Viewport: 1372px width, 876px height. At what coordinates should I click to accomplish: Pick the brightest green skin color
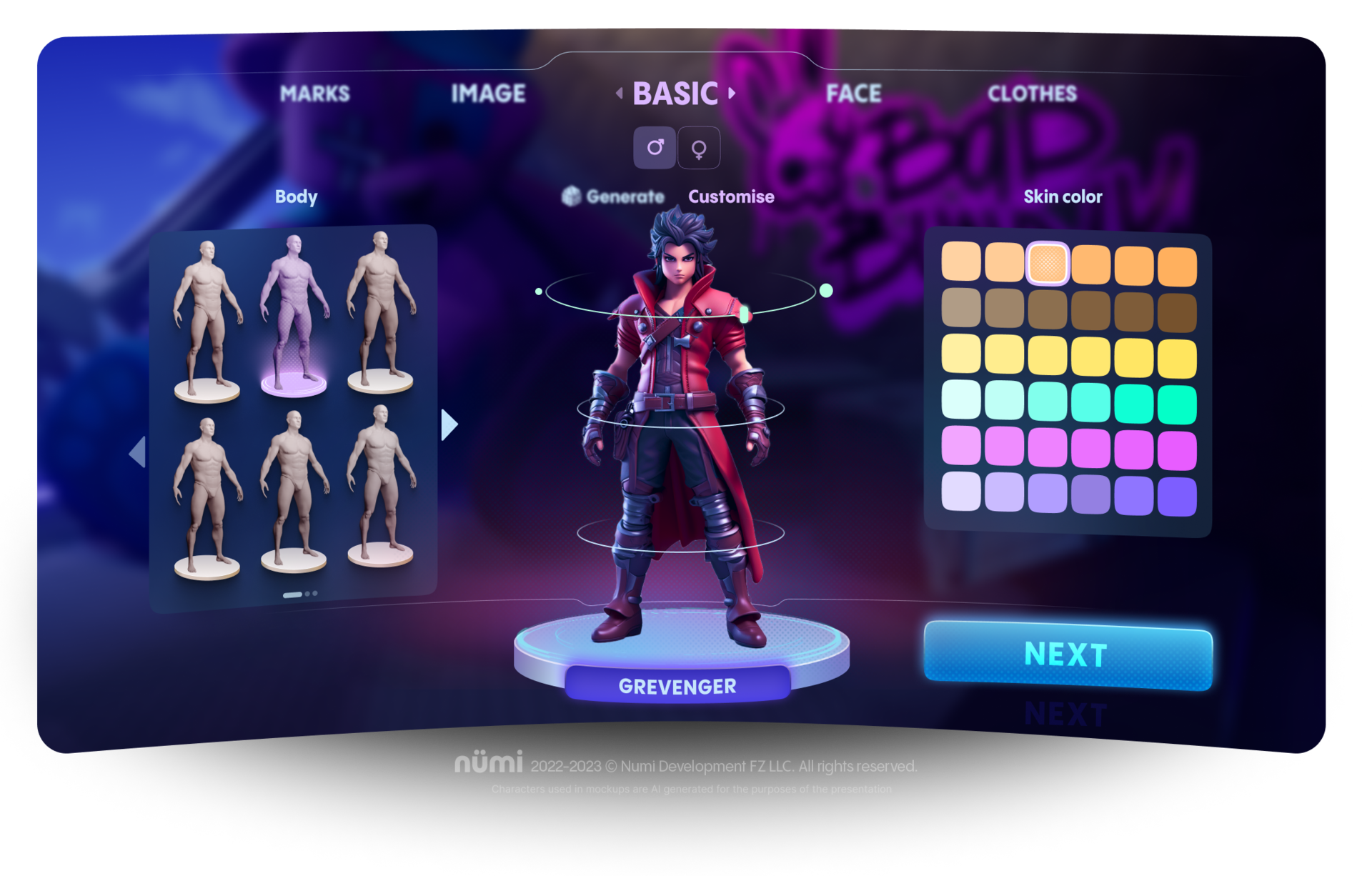(1177, 404)
